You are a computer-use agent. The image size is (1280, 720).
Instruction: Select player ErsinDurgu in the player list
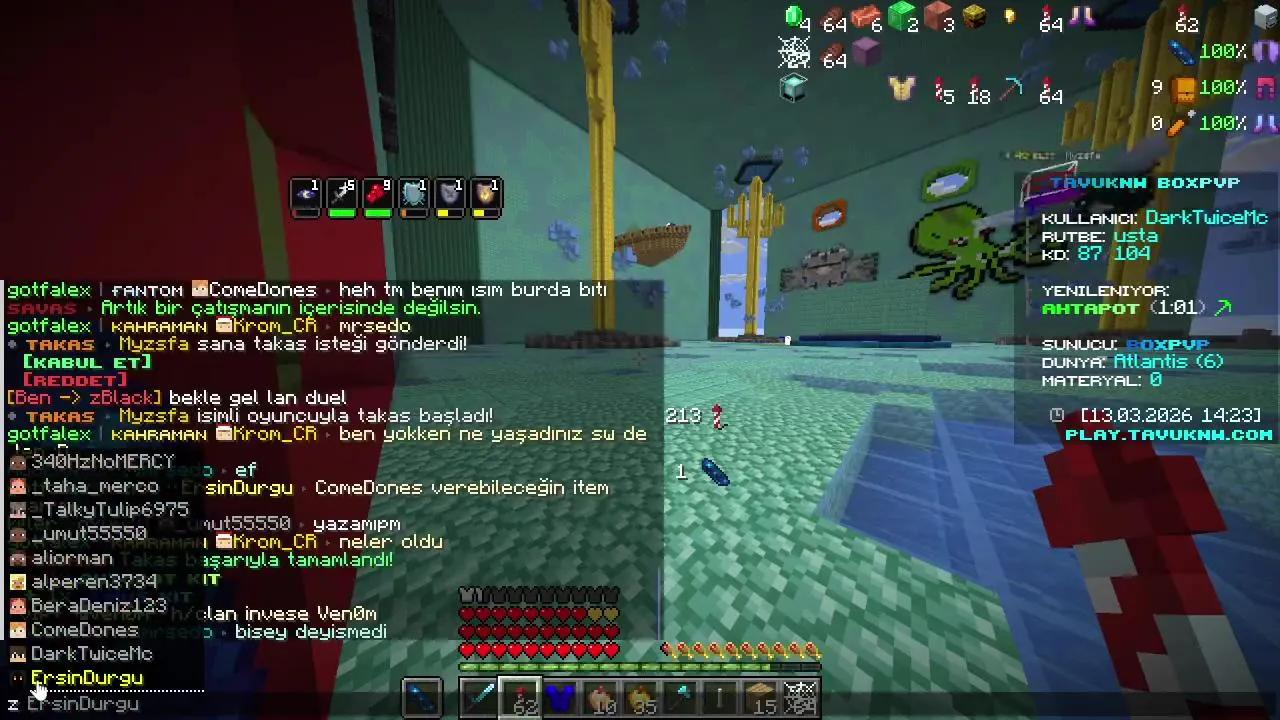(85, 677)
